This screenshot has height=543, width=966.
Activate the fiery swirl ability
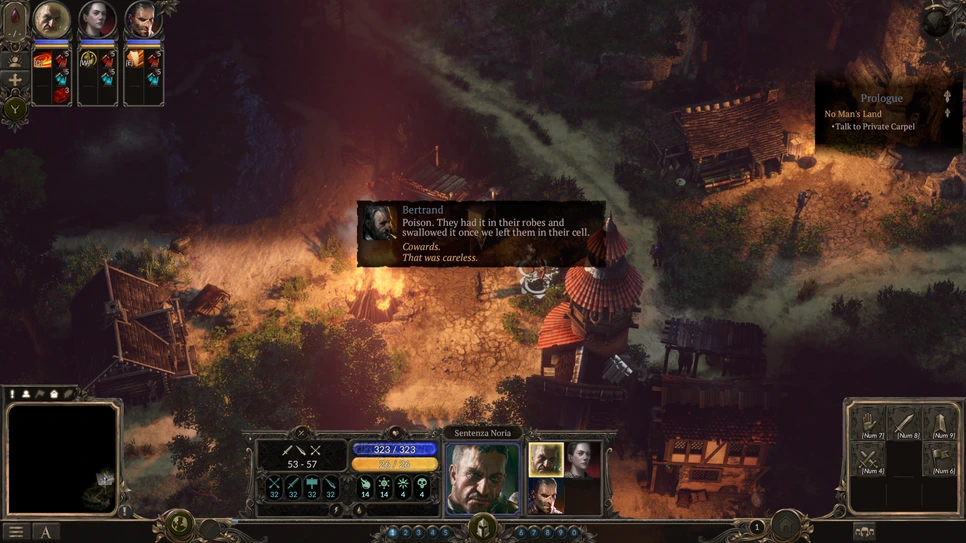pos(42,61)
